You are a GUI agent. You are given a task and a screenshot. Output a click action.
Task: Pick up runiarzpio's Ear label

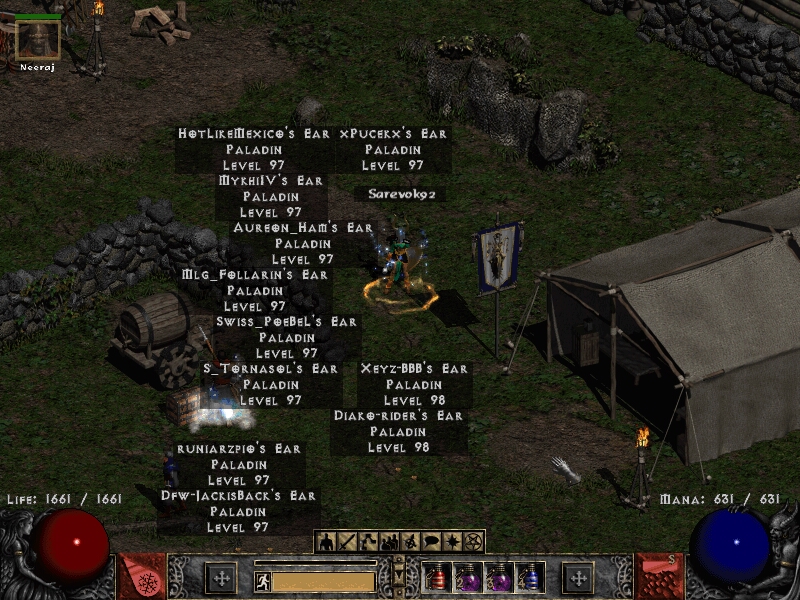[238, 449]
